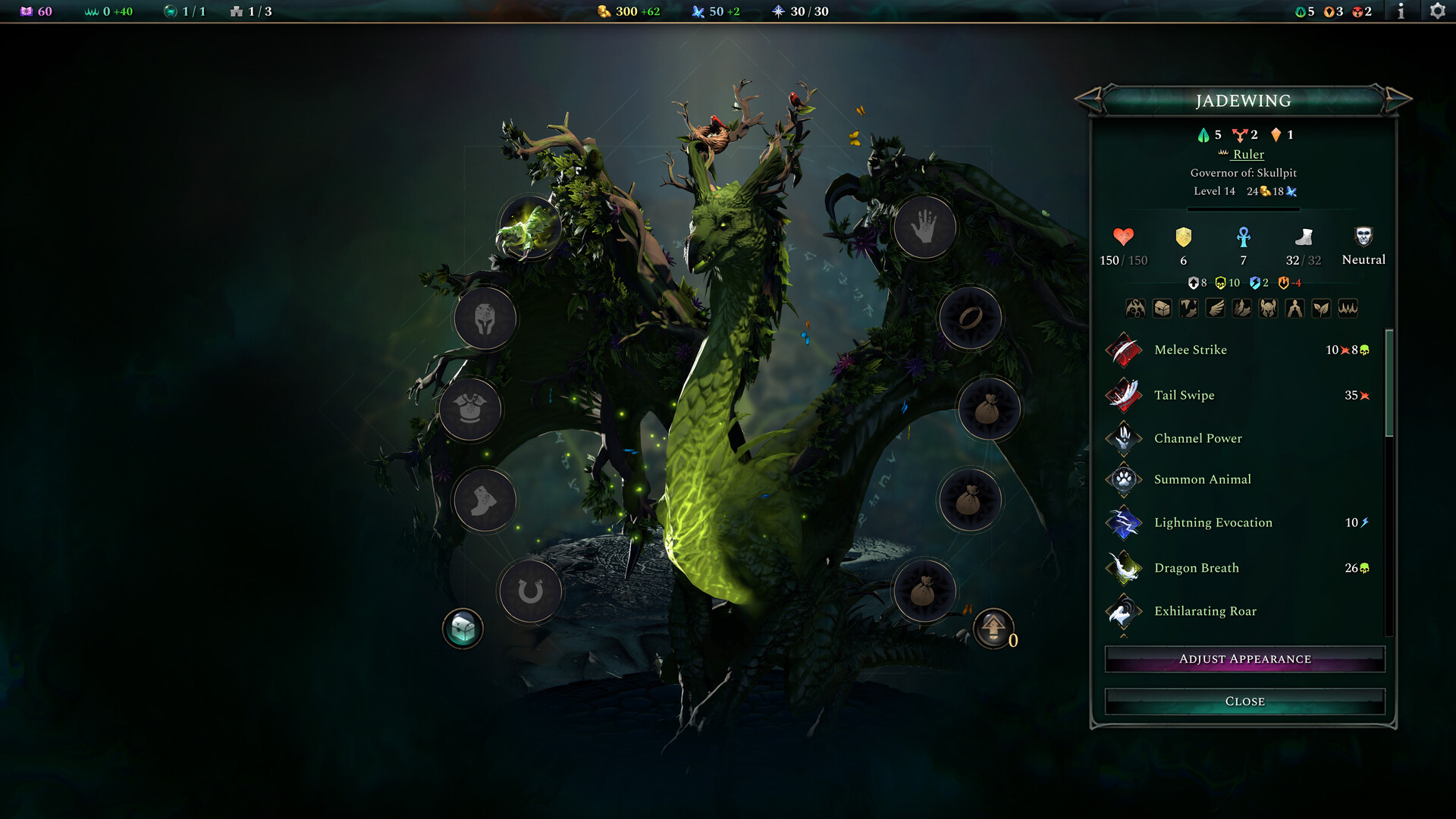Open the Ruler link

[1247, 154]
